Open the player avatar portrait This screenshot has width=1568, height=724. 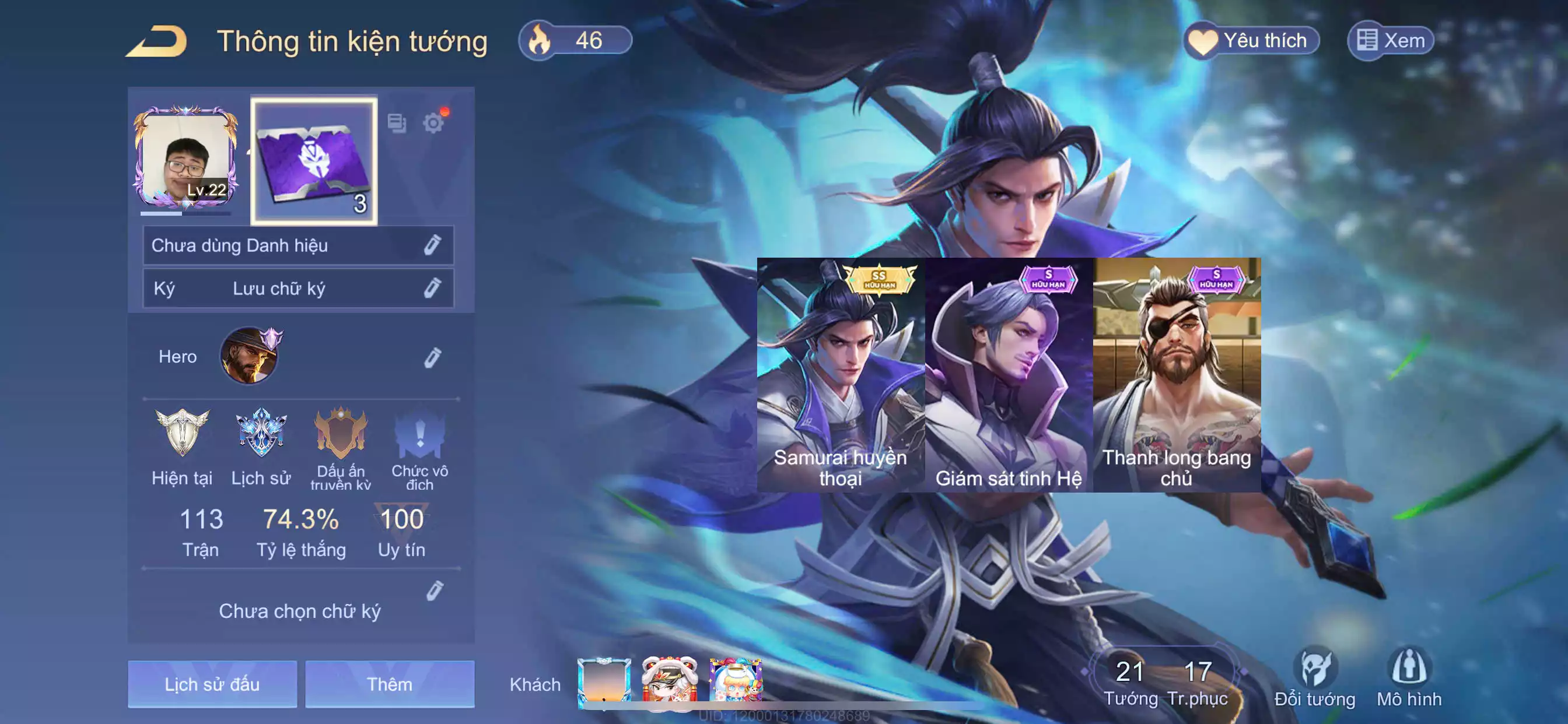coord(185,159)
